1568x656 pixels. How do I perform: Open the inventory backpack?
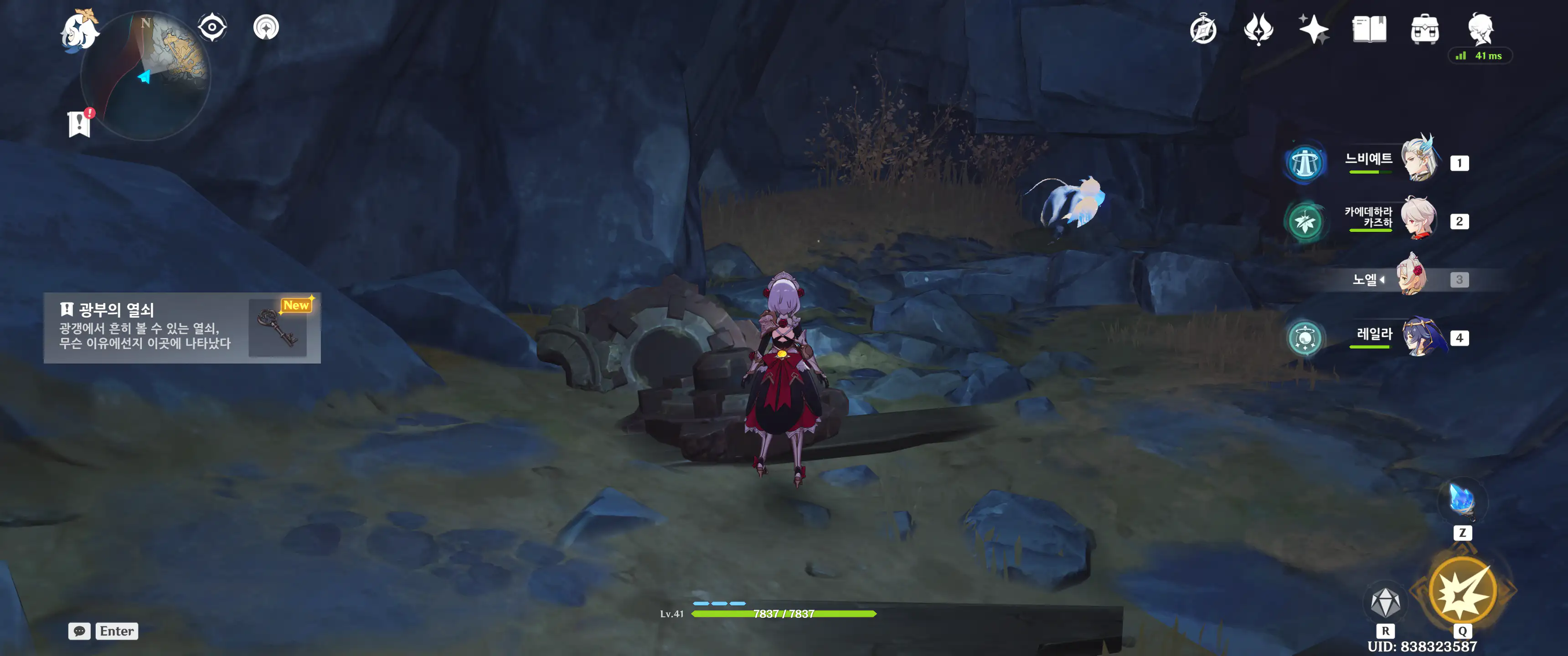(1424, 30)
